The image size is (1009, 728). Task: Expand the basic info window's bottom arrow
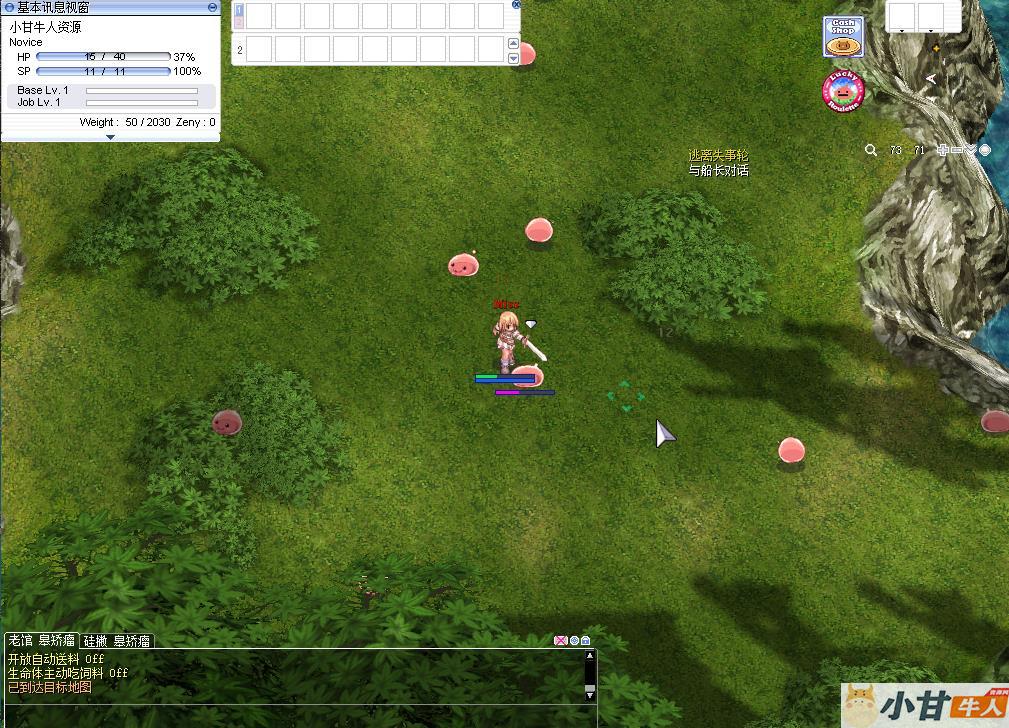tap(110, 137)
